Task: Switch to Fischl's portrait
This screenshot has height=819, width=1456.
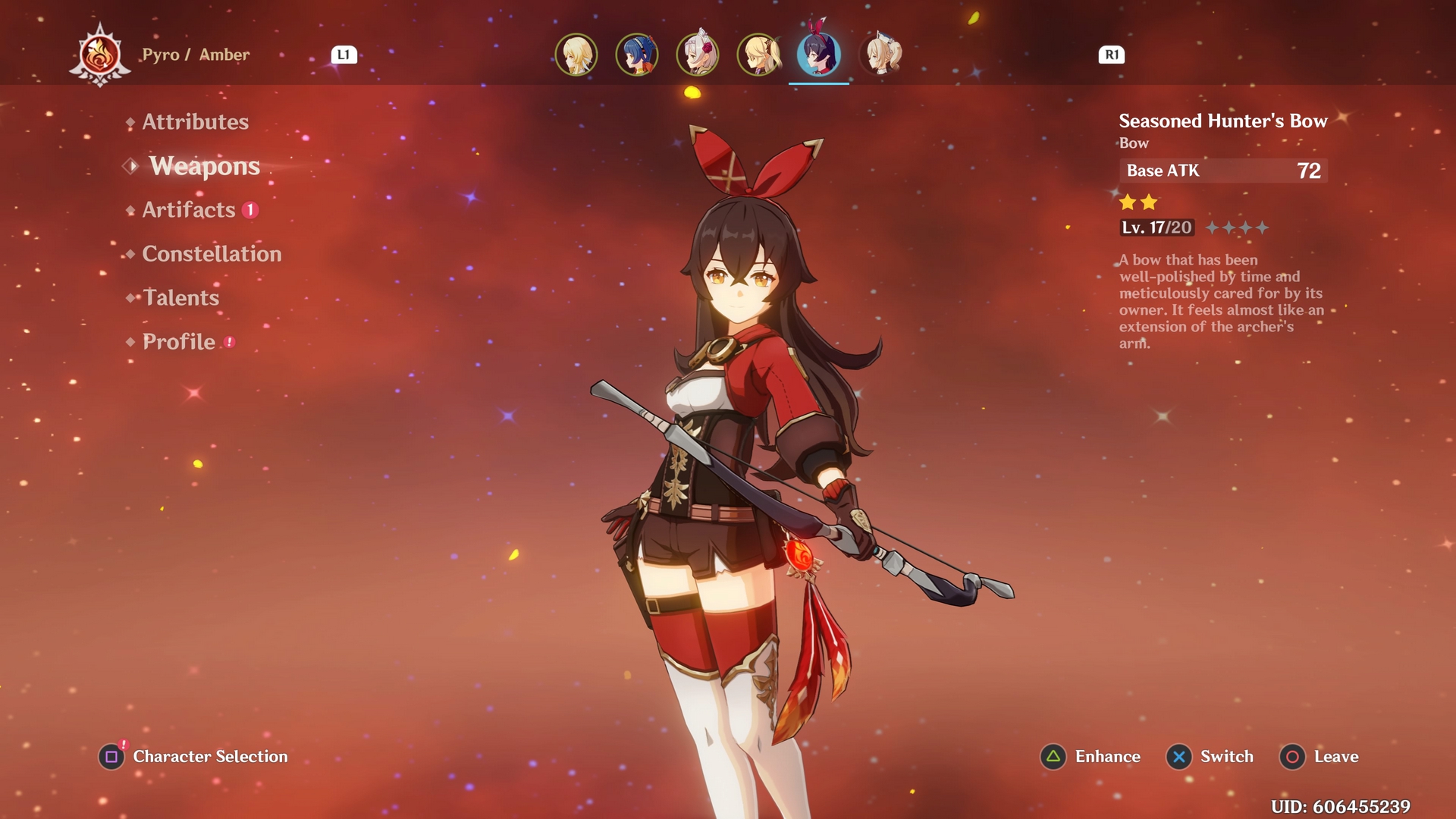Action: click(758, 55)
